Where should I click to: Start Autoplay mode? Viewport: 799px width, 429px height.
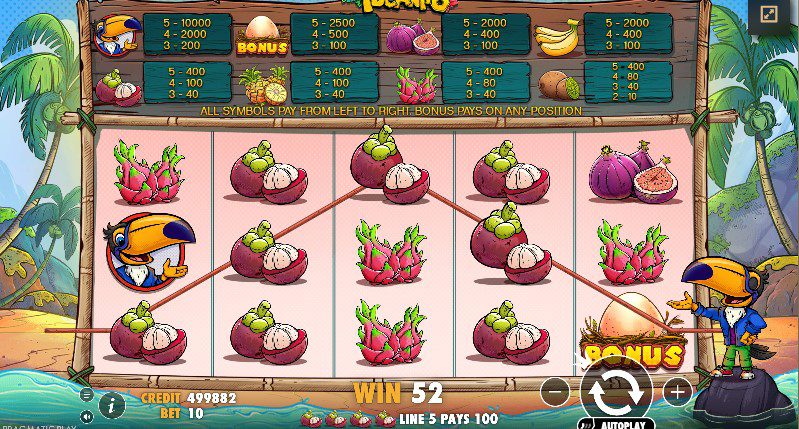coord(617,423)
